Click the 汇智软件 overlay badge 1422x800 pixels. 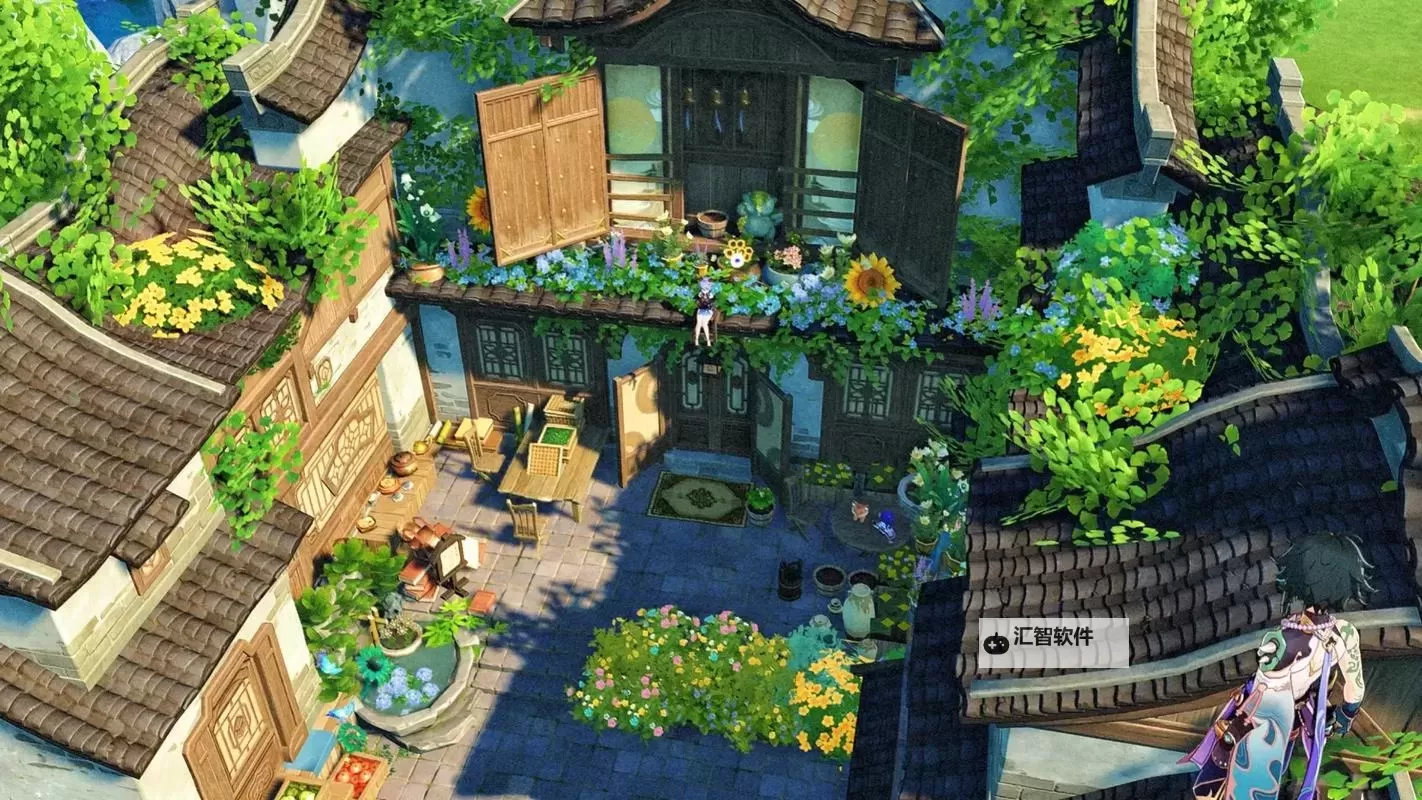pos(1053,642)
